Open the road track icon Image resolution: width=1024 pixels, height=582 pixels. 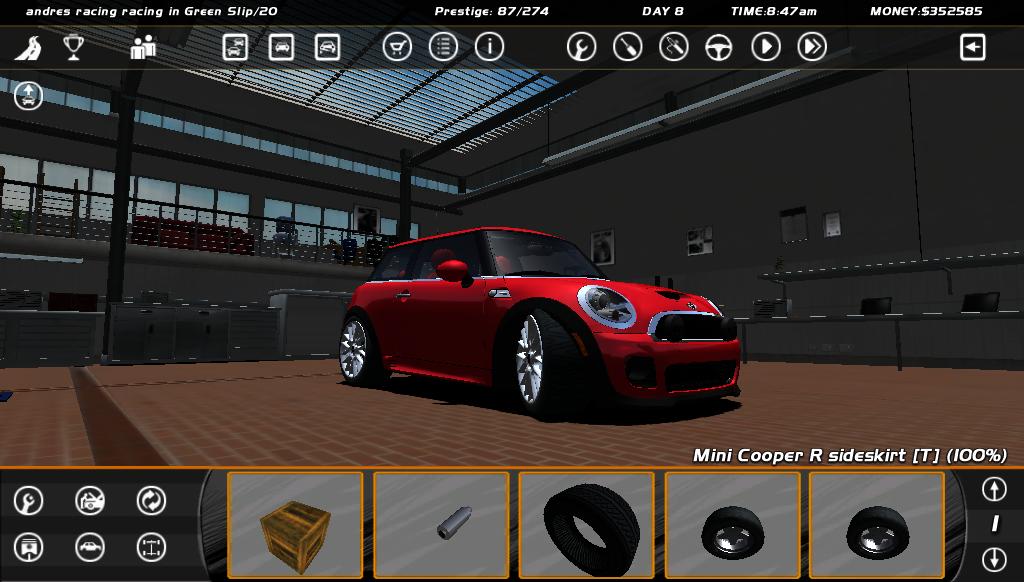[x=28, y=47]
